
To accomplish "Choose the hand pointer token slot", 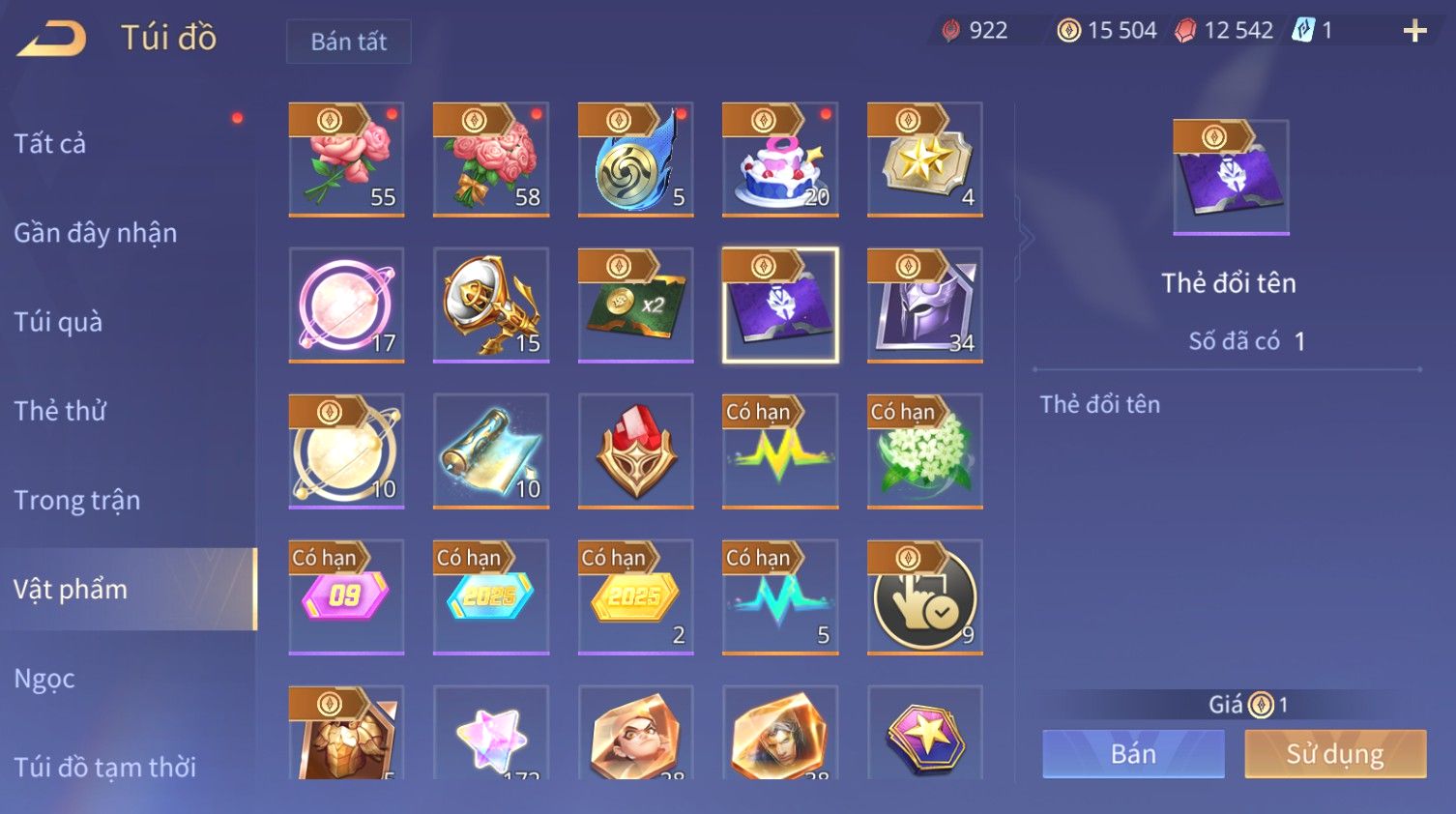I will pos(925,597).
